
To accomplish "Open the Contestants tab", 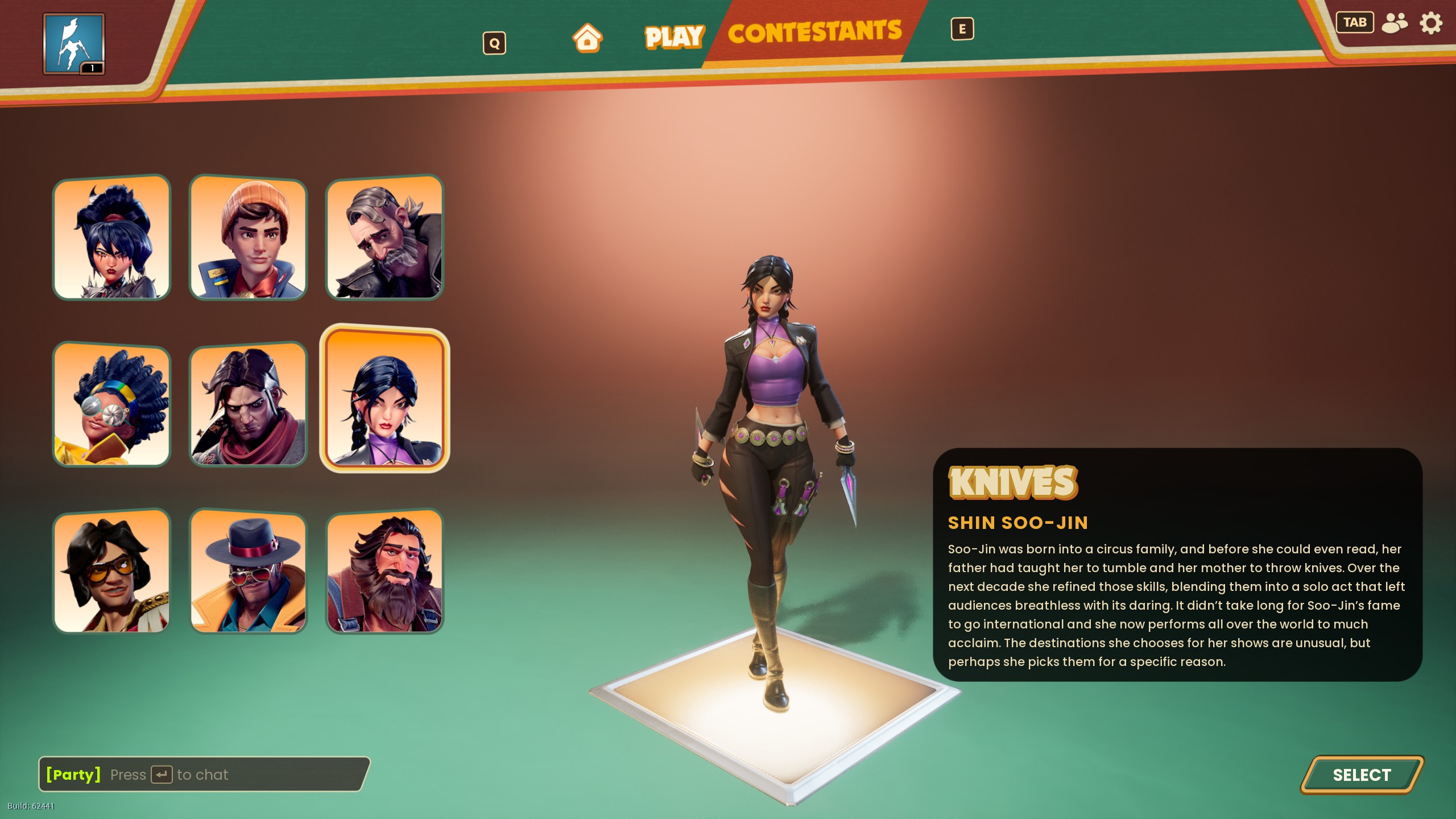I will pos(814,32).
